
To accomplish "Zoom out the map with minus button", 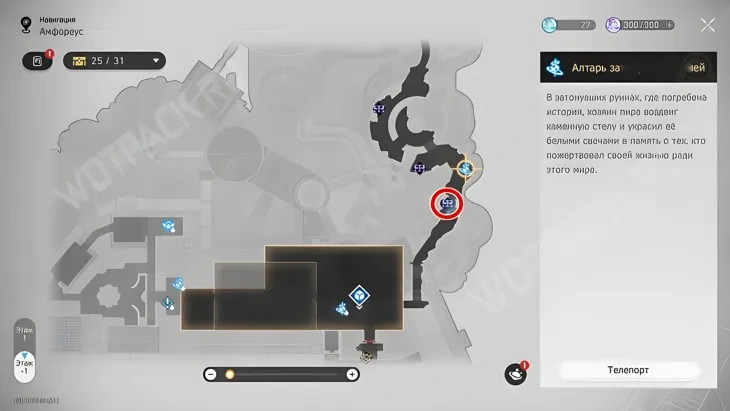I will pyautogui.click(x=211, y=374).
